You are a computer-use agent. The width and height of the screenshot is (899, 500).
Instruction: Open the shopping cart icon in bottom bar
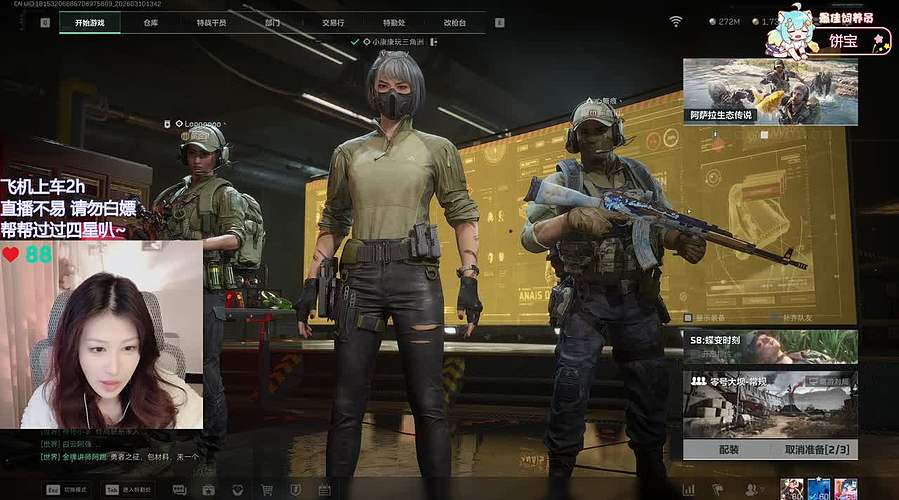click(267, 490)
